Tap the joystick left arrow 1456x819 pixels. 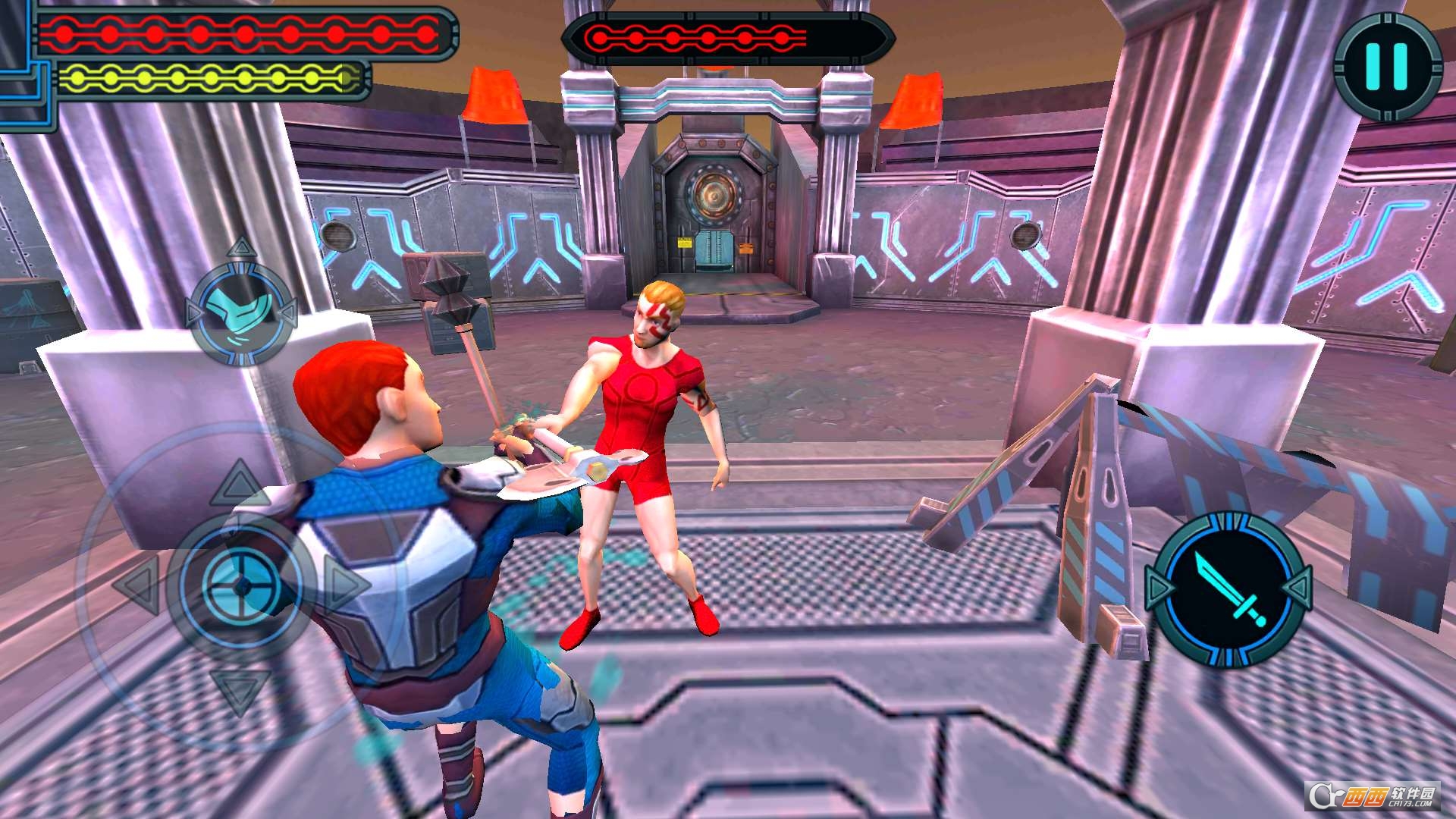coord(137,585)
